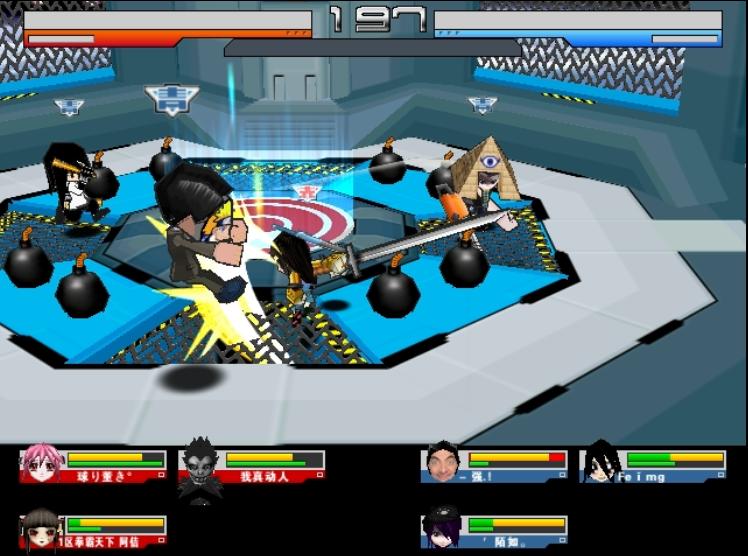Select the purple-haired capped player portrait
Screen dimensions: 748x556
(440, 527)
